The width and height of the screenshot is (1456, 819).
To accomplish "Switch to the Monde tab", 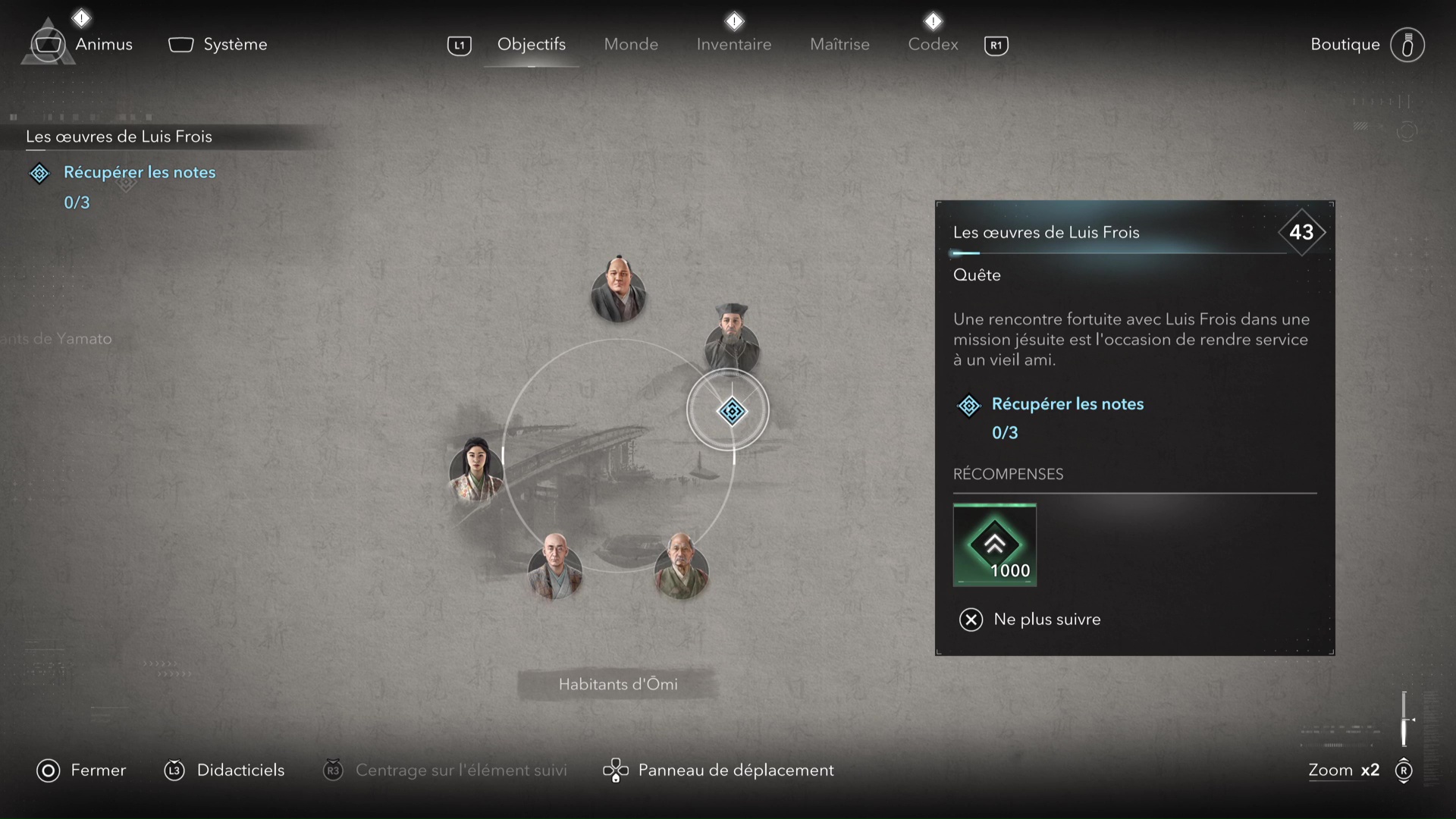I will [631, 44].
